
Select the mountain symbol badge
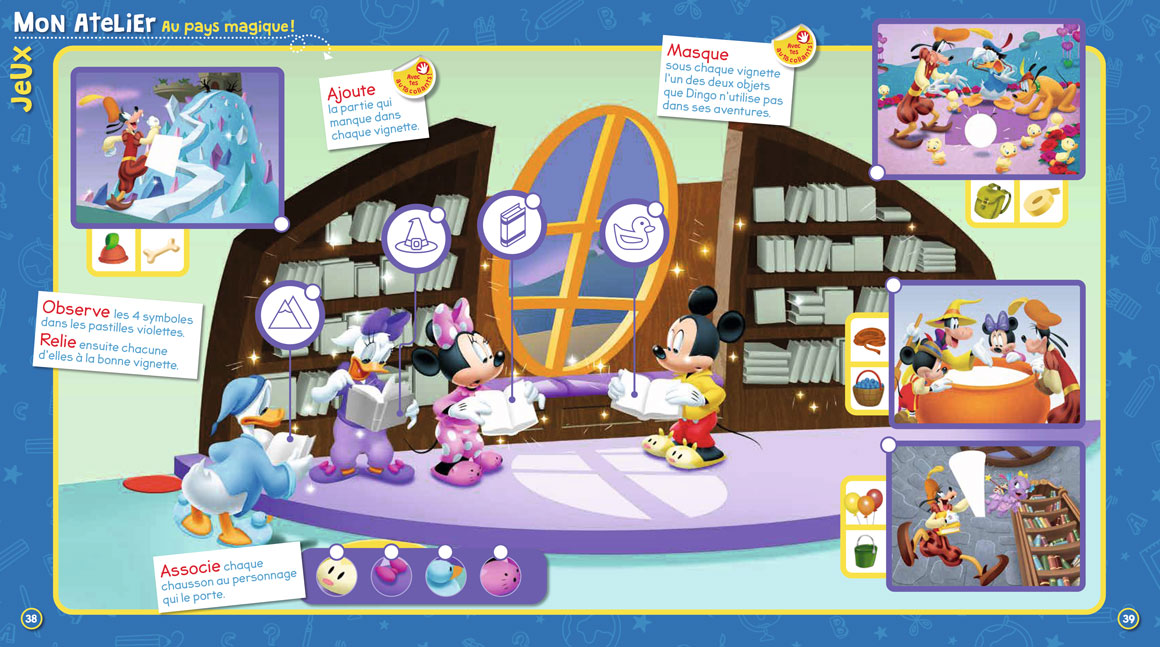tap(288, 316)
